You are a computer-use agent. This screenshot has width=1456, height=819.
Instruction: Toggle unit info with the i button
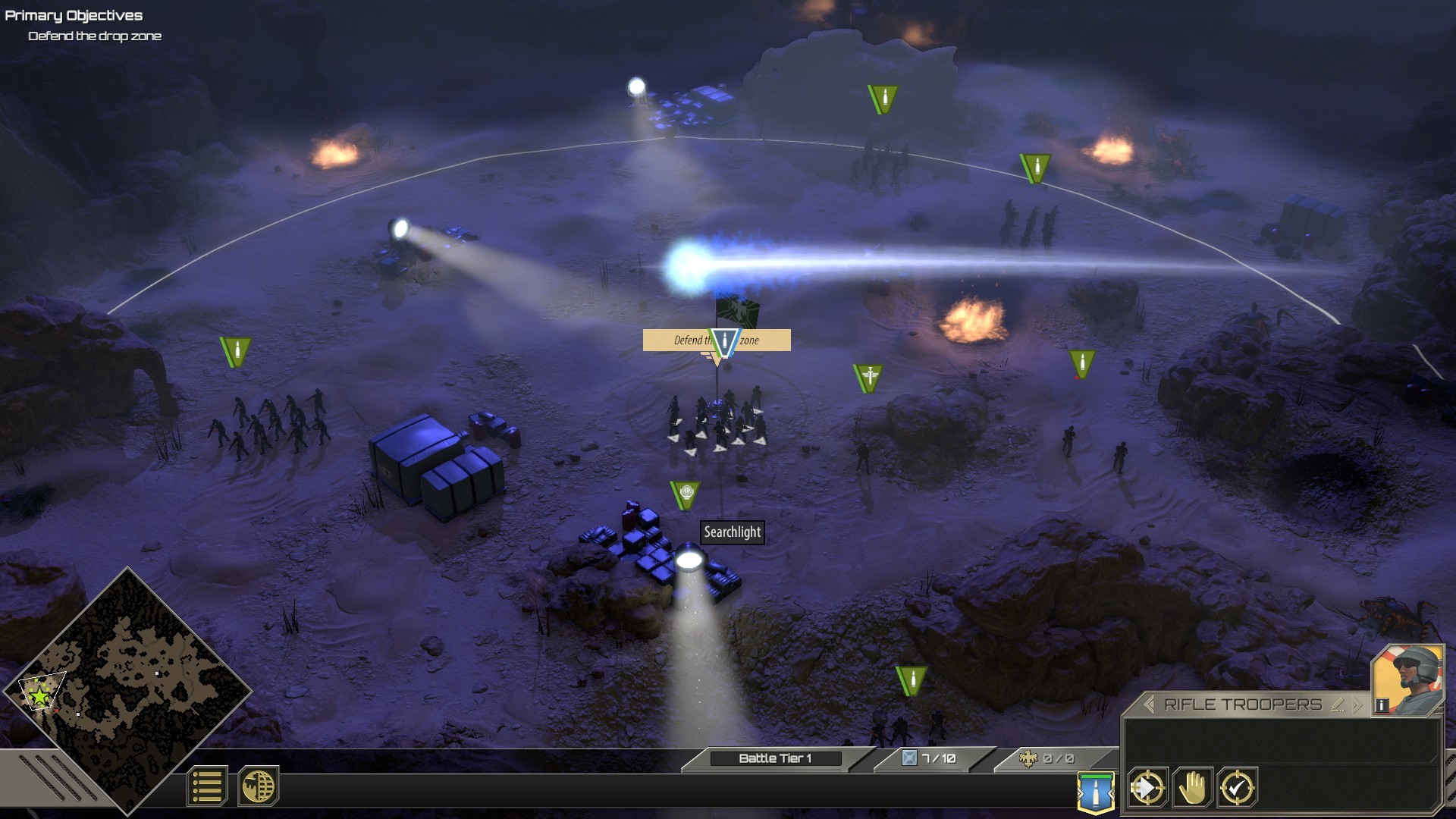[1382, 704]
